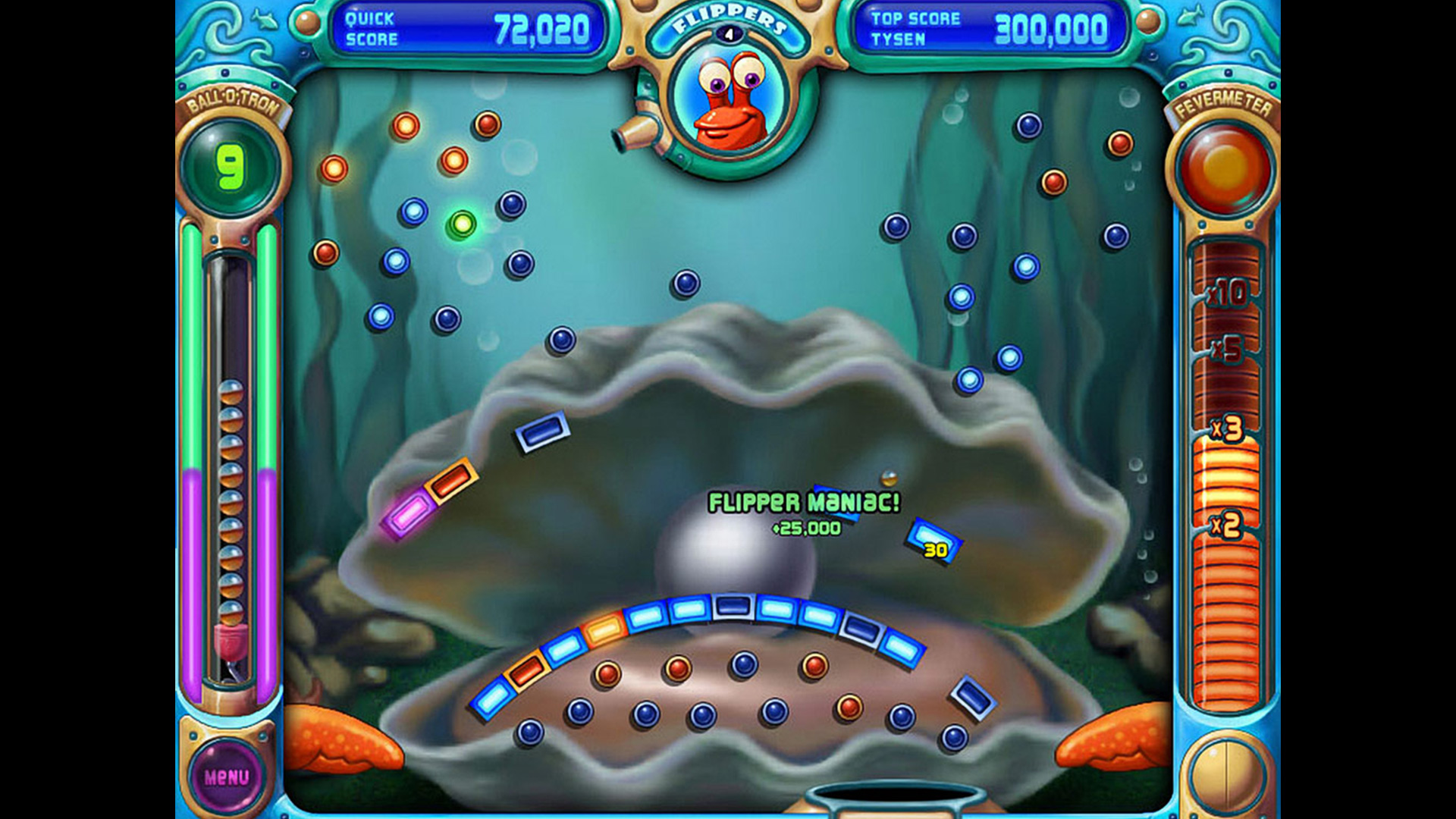Open the Flippers level banner
Viewport: 1456px width, 819px height.
coord(728,20)
